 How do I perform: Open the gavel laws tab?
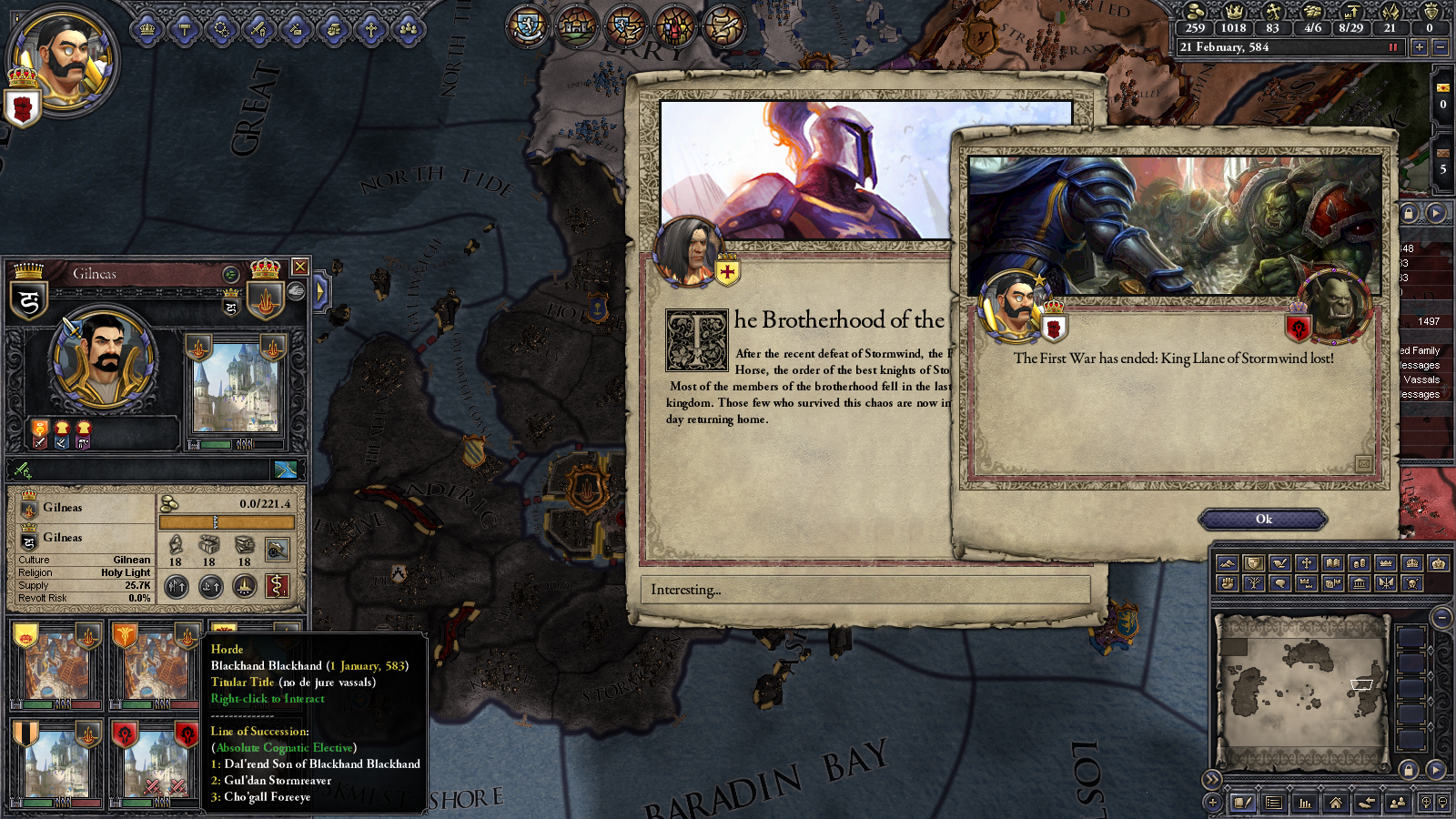point(185,30)
